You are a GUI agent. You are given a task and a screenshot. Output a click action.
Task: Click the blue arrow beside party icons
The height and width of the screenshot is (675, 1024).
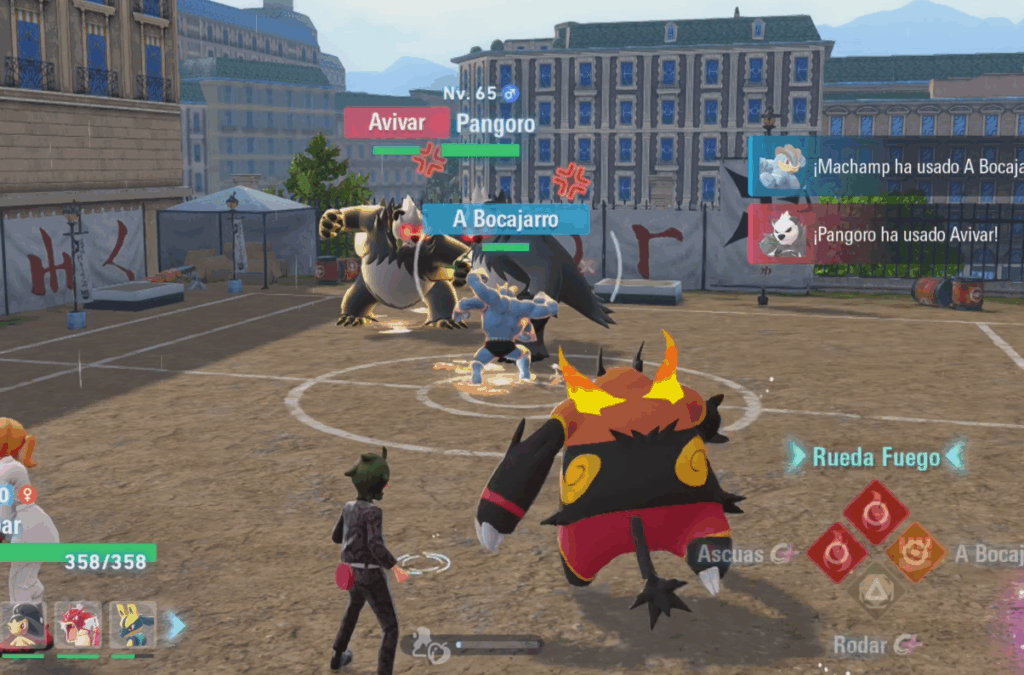click(176, 626)
